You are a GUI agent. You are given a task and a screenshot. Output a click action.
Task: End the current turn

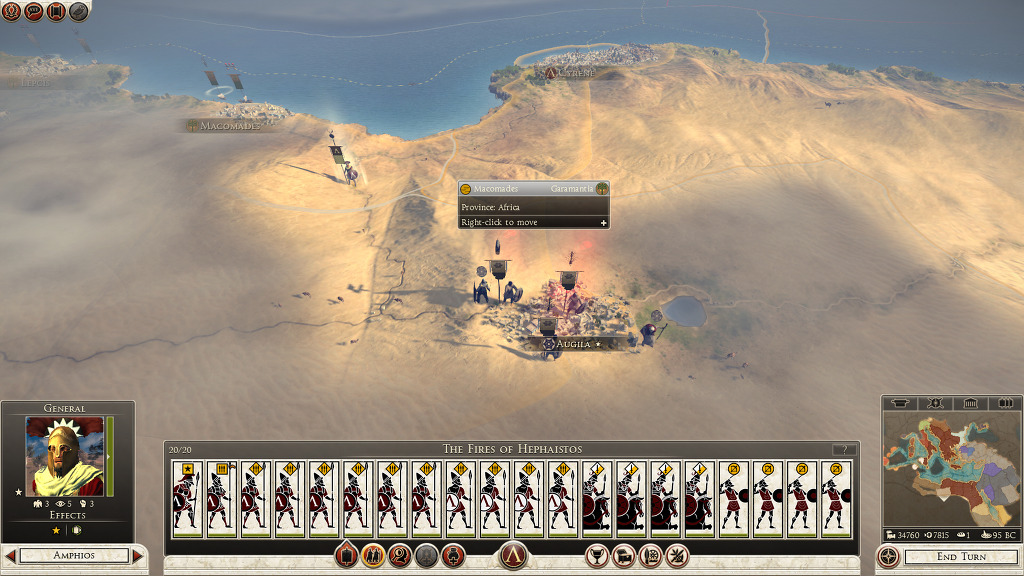tap(962, 556)
